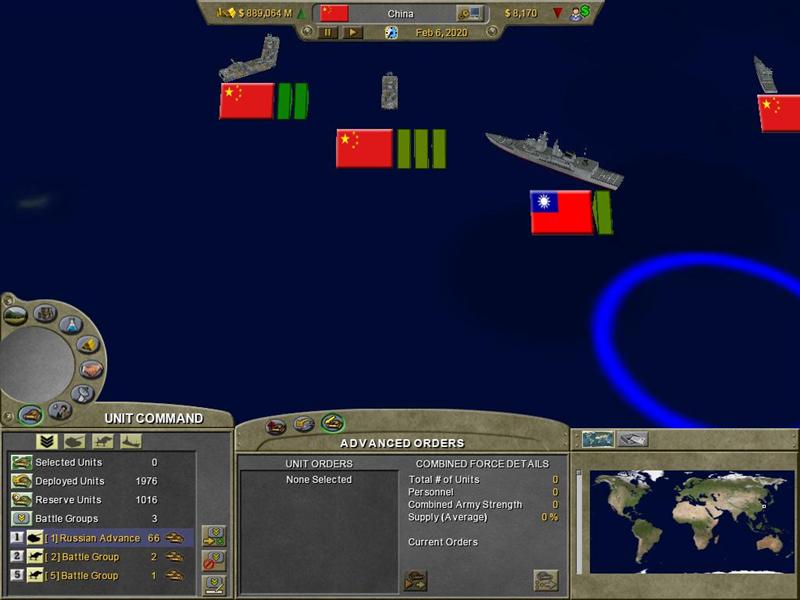This screenshot has height=600, width=800.
Task: Show the Reserve Units list
Action: coord(68,500)
